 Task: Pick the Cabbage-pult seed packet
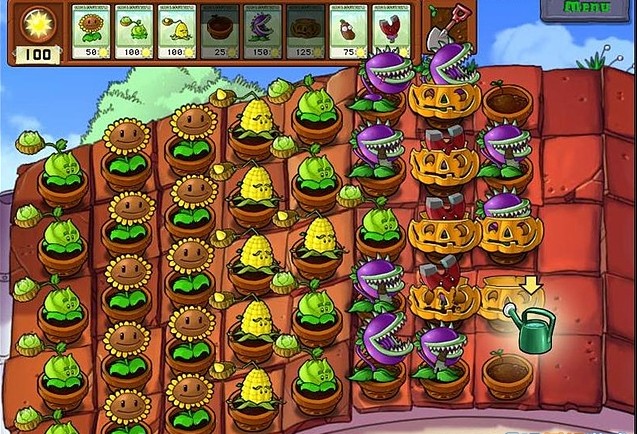[134, 32]
